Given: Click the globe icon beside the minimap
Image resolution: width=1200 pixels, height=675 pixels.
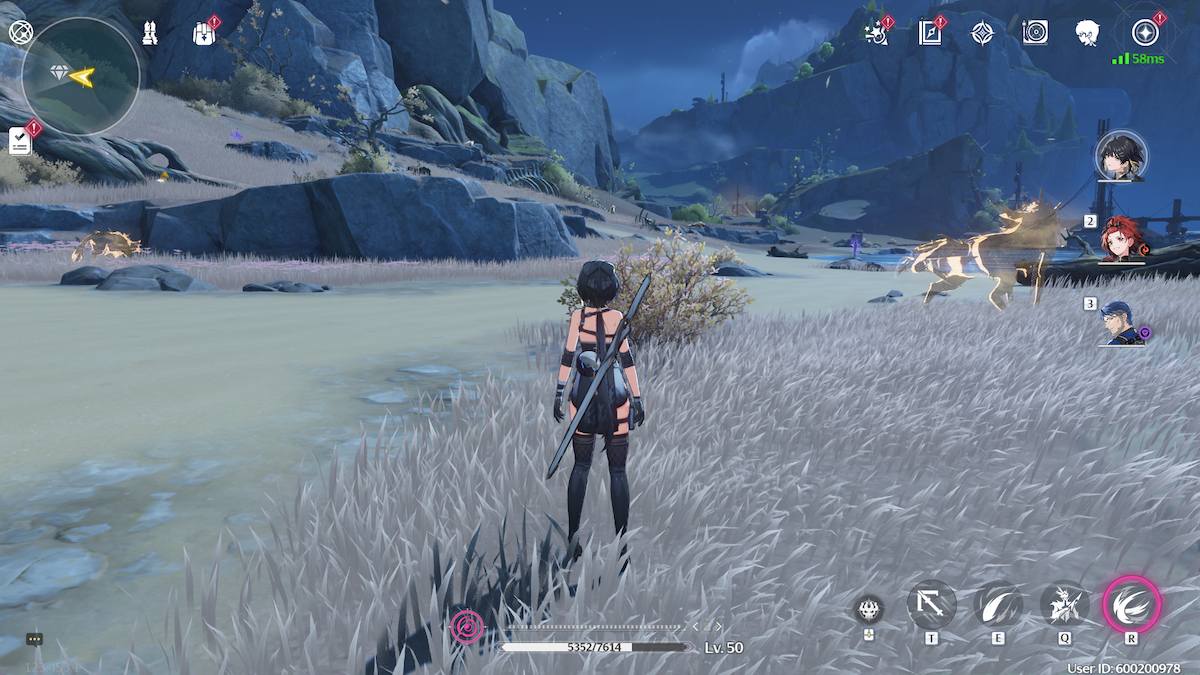Looking at the screenshot, I should (20, 32).
